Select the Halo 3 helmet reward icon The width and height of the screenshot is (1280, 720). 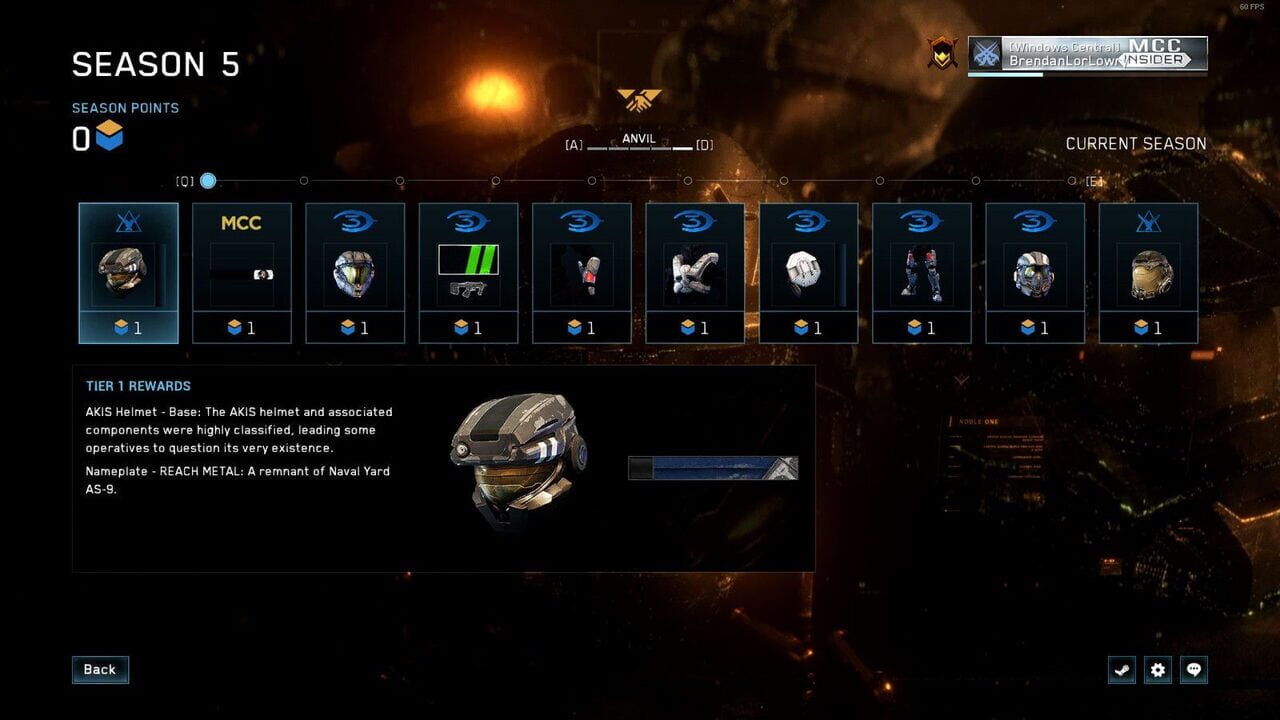point(355,270)
